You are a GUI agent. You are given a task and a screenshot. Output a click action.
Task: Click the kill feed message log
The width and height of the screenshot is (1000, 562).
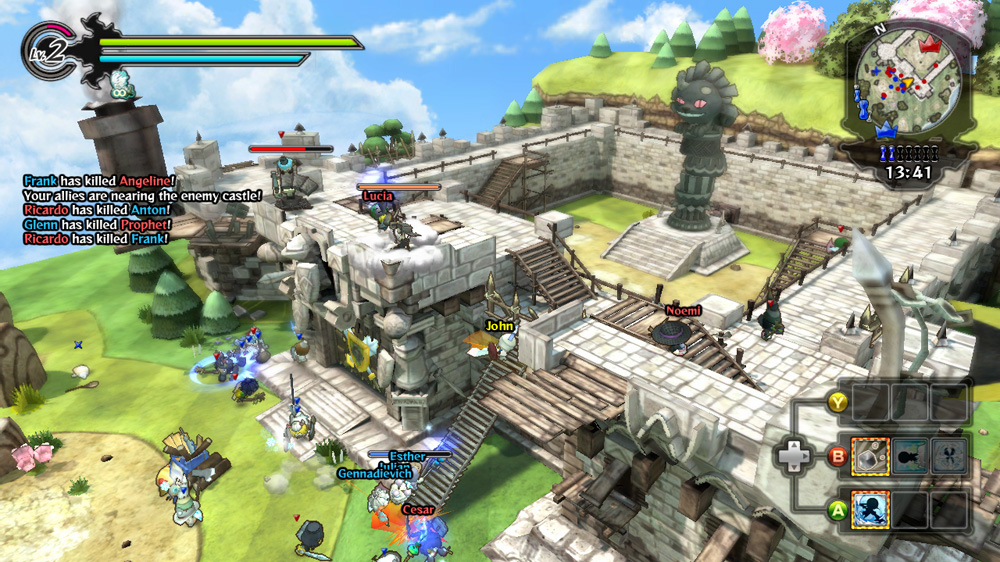click(x=140, y=210)
